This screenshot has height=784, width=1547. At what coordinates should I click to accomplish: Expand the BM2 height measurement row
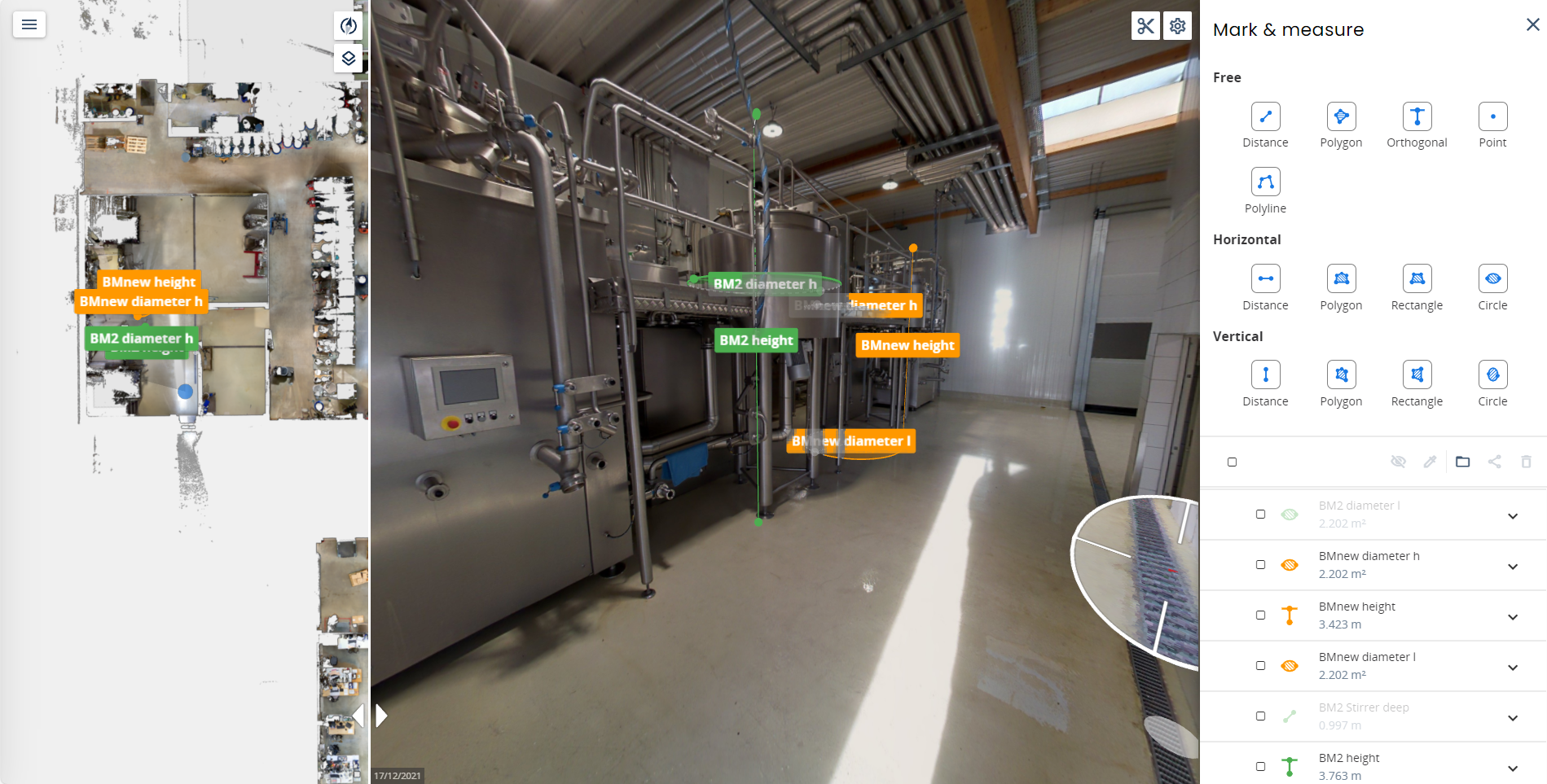point(1513,769)
